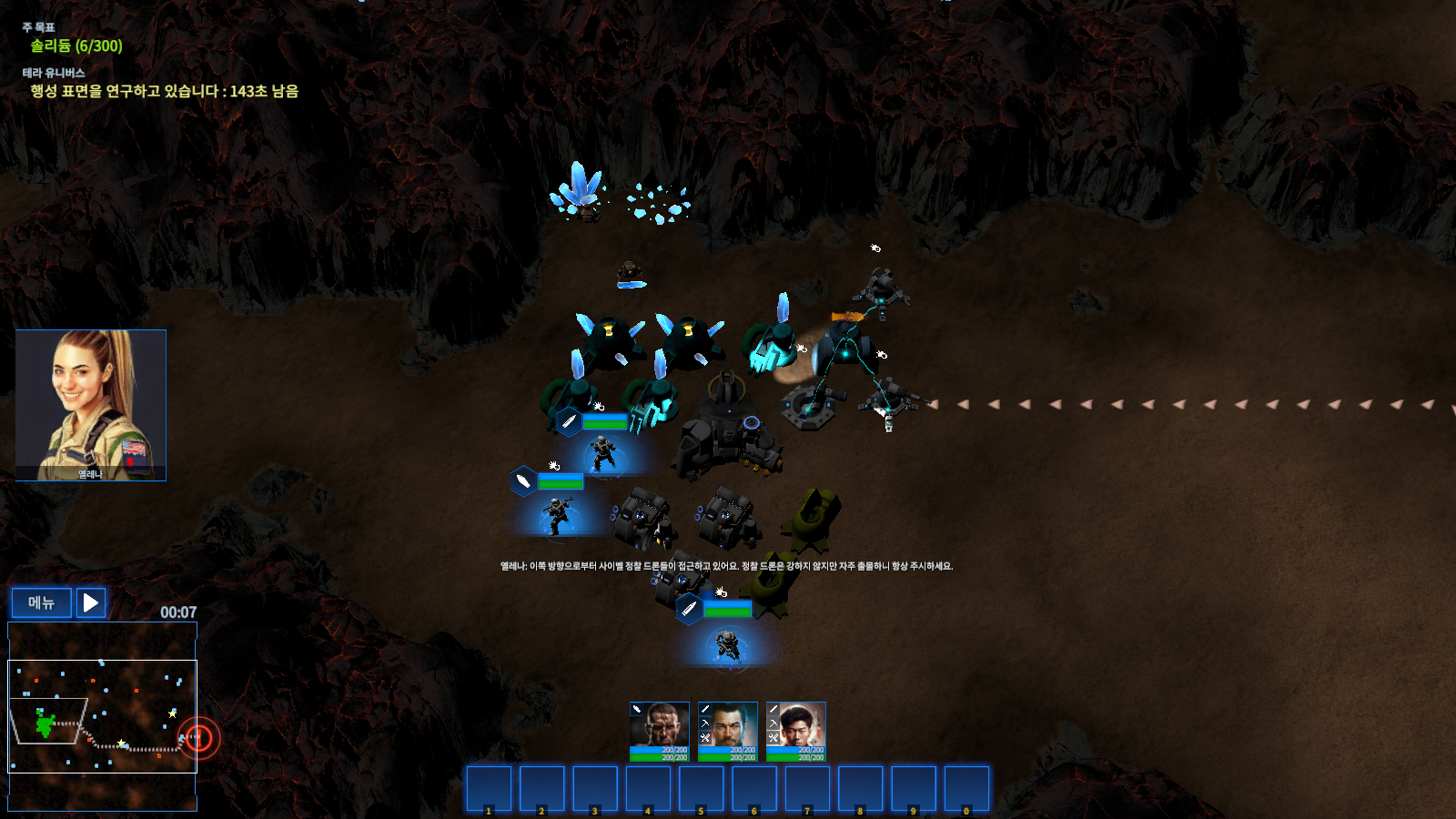1456x819 pixels.
Task: Click the play arrow button beside 메뉴
Action: (x=91, y=602)
